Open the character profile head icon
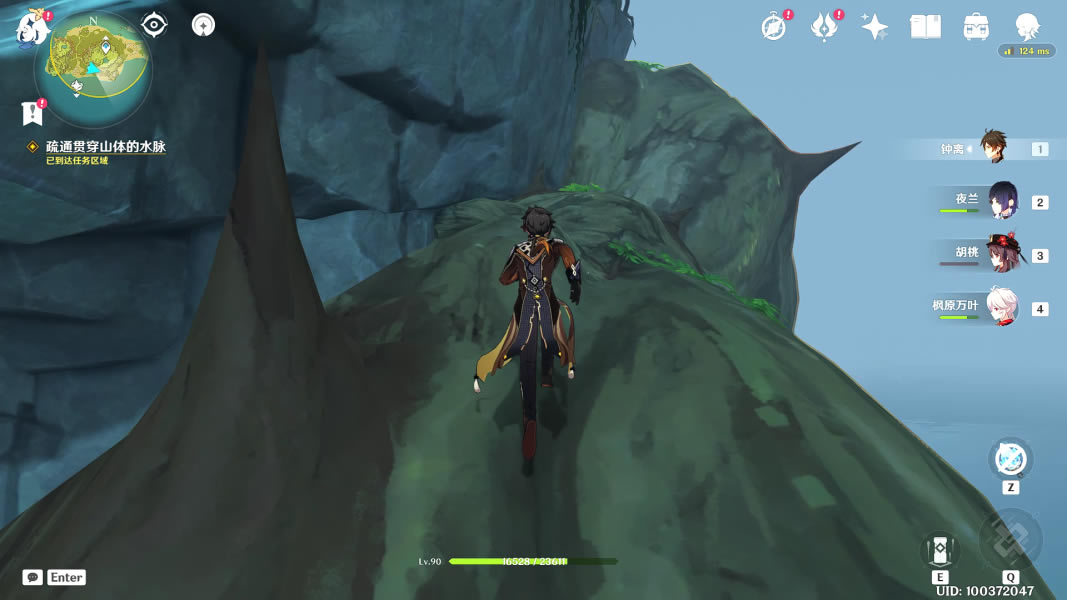1067x600 pixels. pyautogui.click(x=1027, y=27)
